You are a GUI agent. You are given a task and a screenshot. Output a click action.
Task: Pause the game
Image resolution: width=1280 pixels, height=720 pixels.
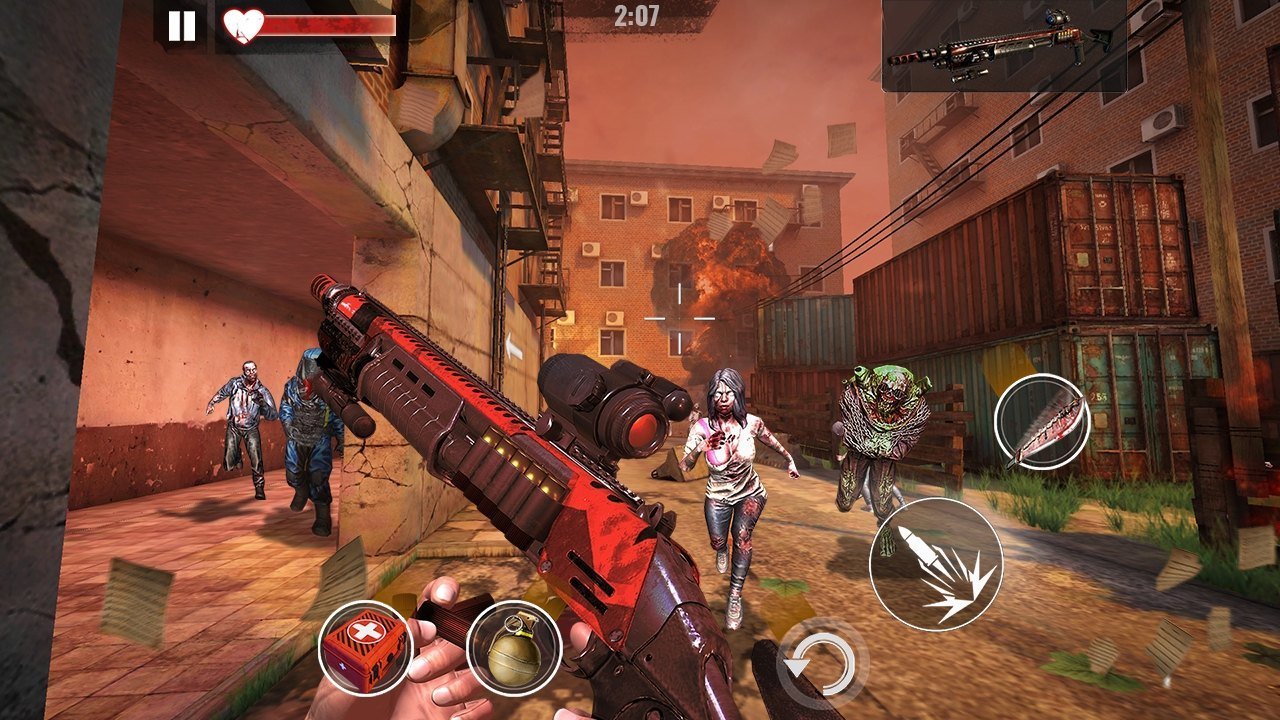point(182,25)
